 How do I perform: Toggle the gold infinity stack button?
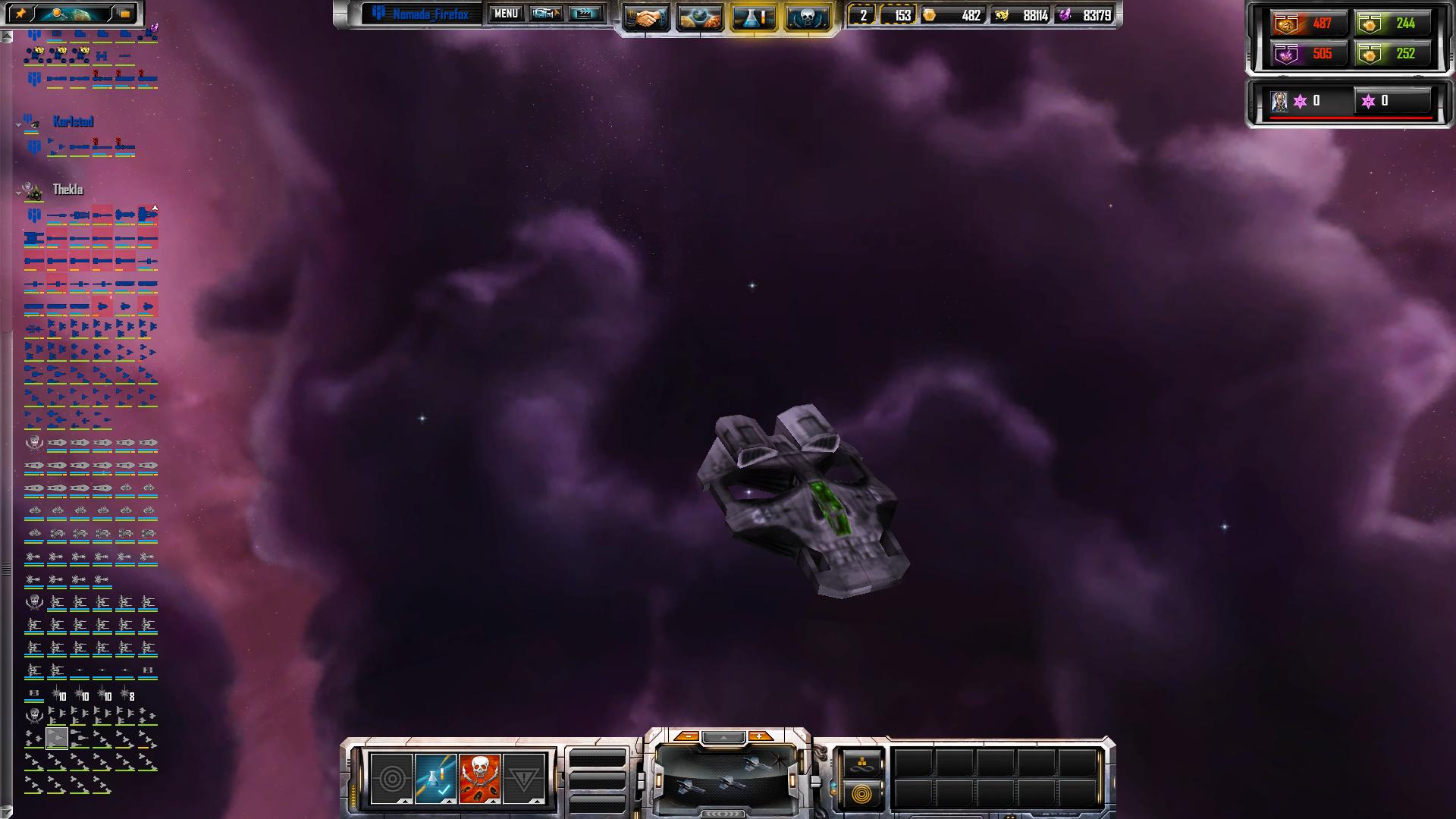(861, 764)
